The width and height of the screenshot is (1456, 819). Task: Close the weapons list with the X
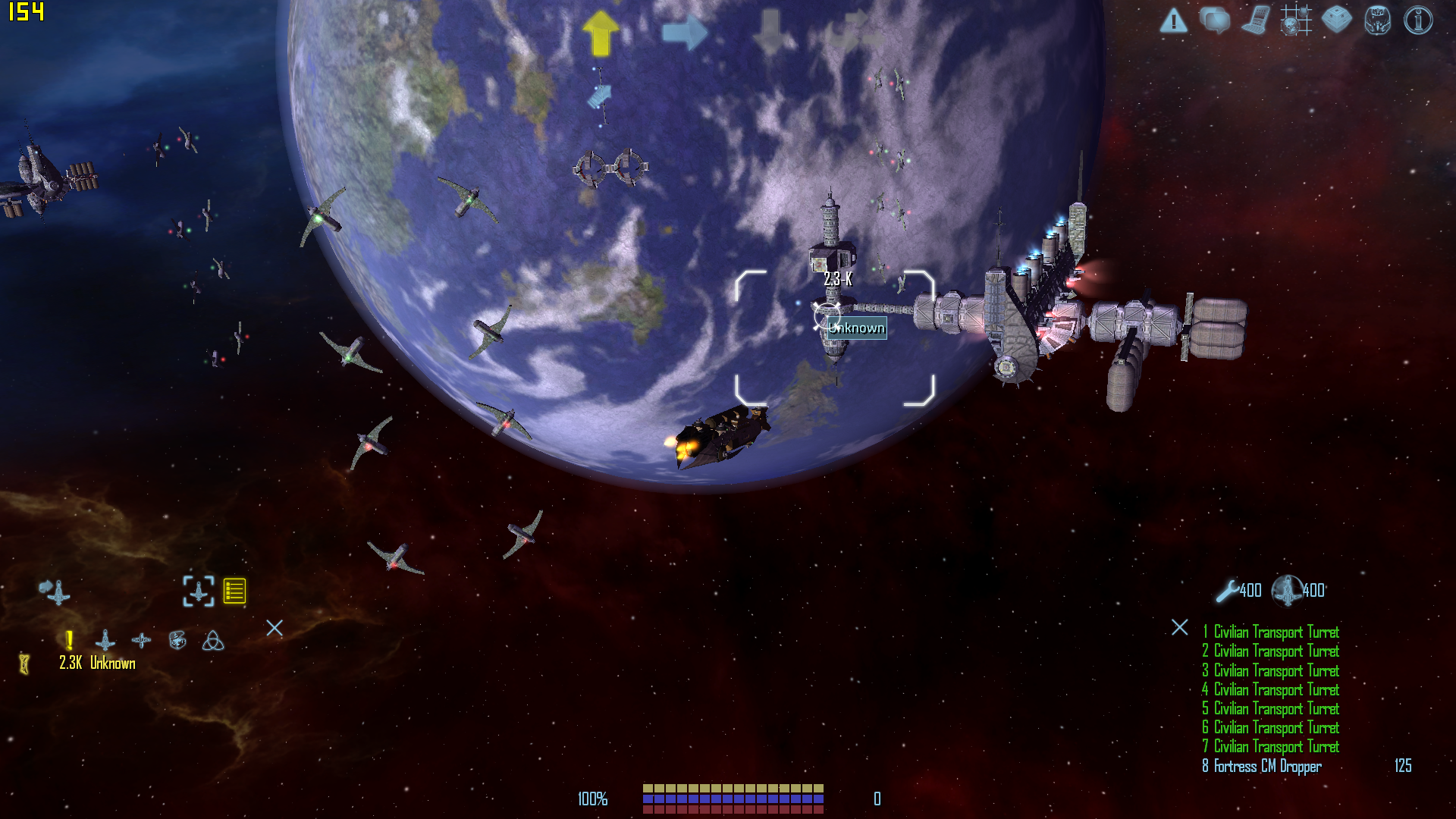1180,627
